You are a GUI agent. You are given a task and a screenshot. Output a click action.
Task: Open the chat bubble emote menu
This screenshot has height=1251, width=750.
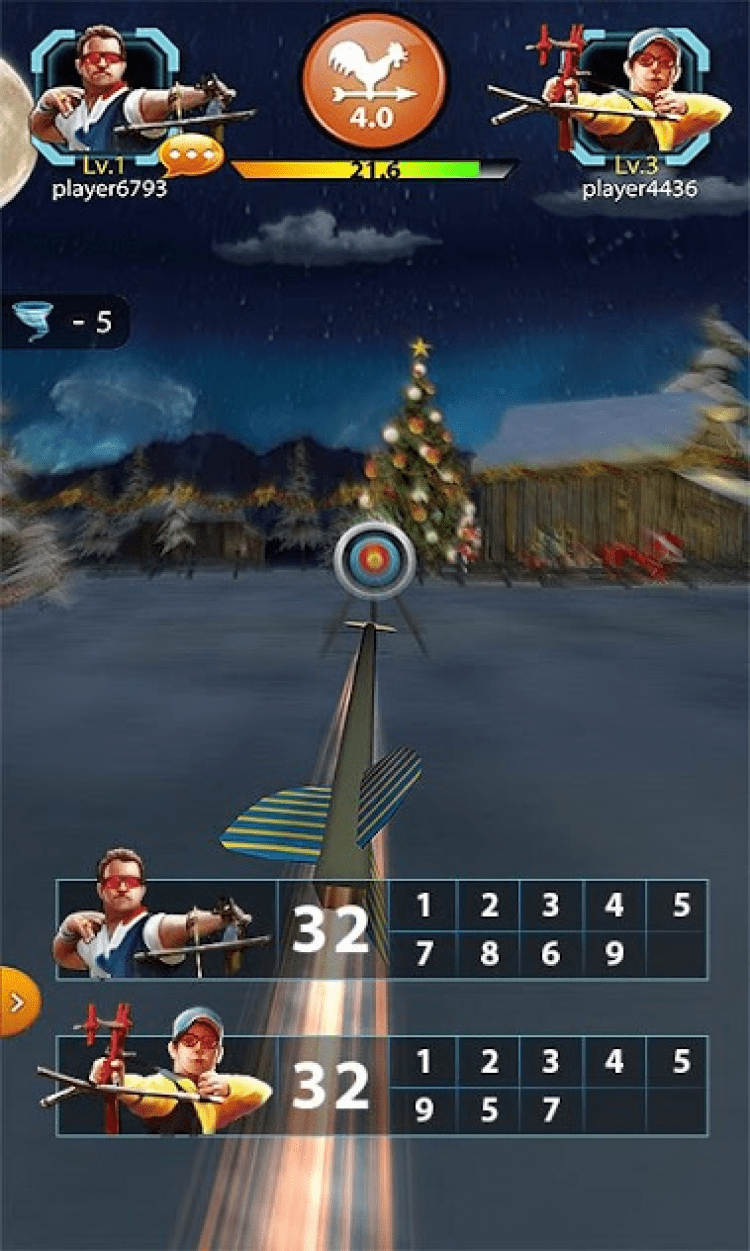click(191, 154)
